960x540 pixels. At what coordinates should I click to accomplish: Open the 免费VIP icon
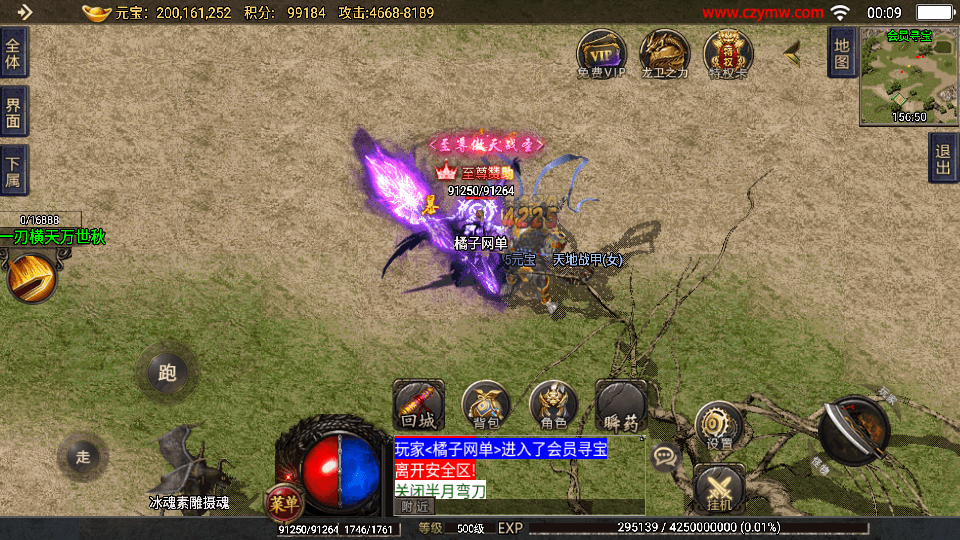pos(600,52)
